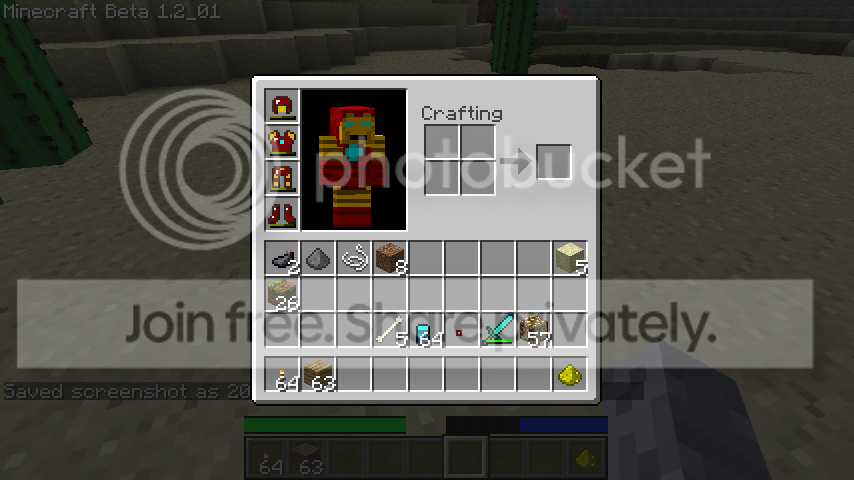Take the grass block stack of 26
The height and width of the screenshot is (480, 854).
[x=282, y=295]
